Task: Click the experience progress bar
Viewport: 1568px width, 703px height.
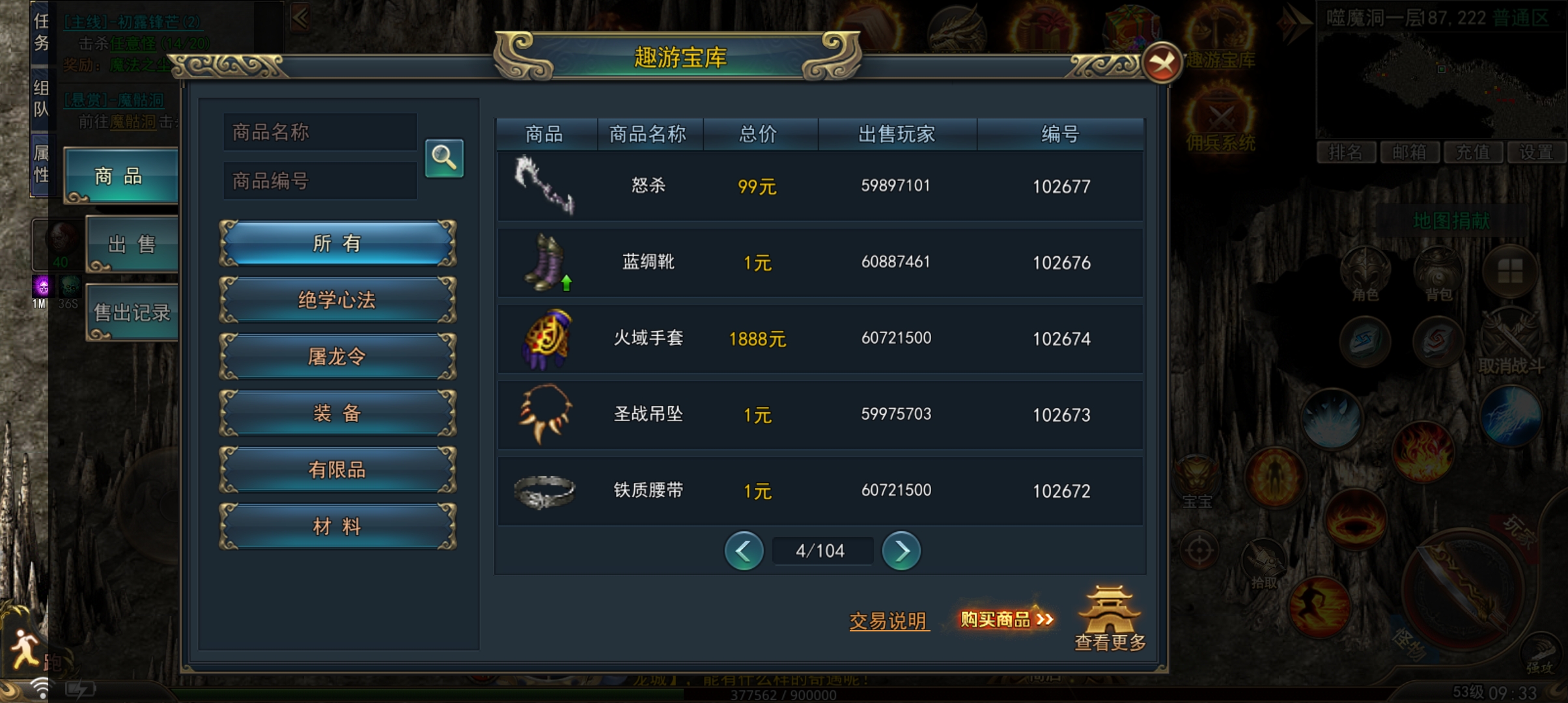Action: point(784,693)
